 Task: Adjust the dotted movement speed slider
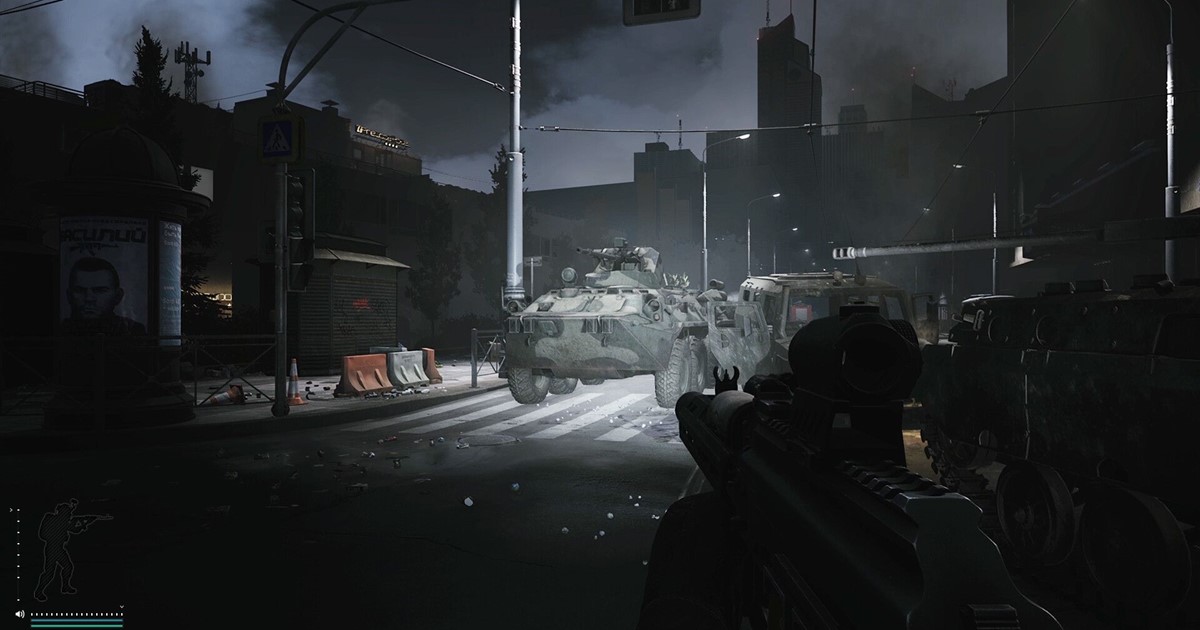coord(76,614)
